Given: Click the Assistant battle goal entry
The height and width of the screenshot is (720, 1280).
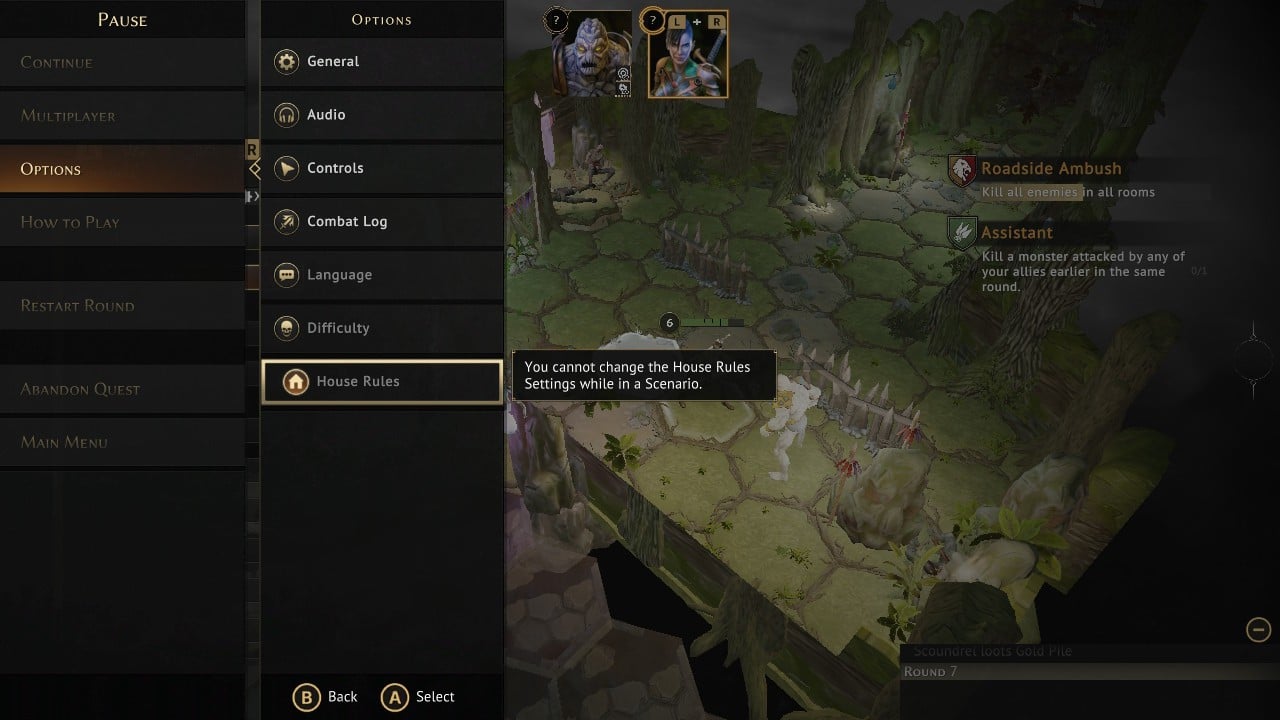Looking at the screenshot, I should 1016,233.
